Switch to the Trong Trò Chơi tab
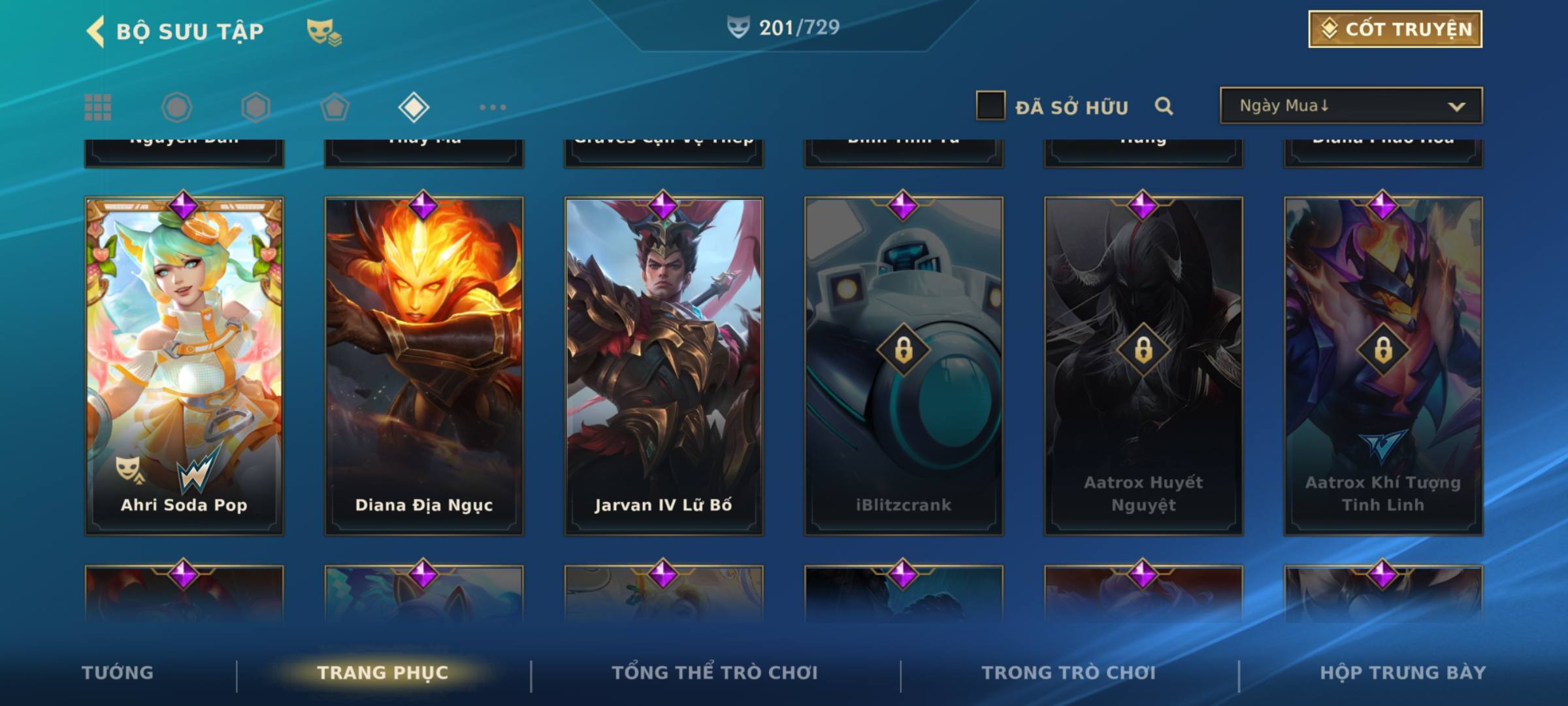 click(x=1068, y=673)
